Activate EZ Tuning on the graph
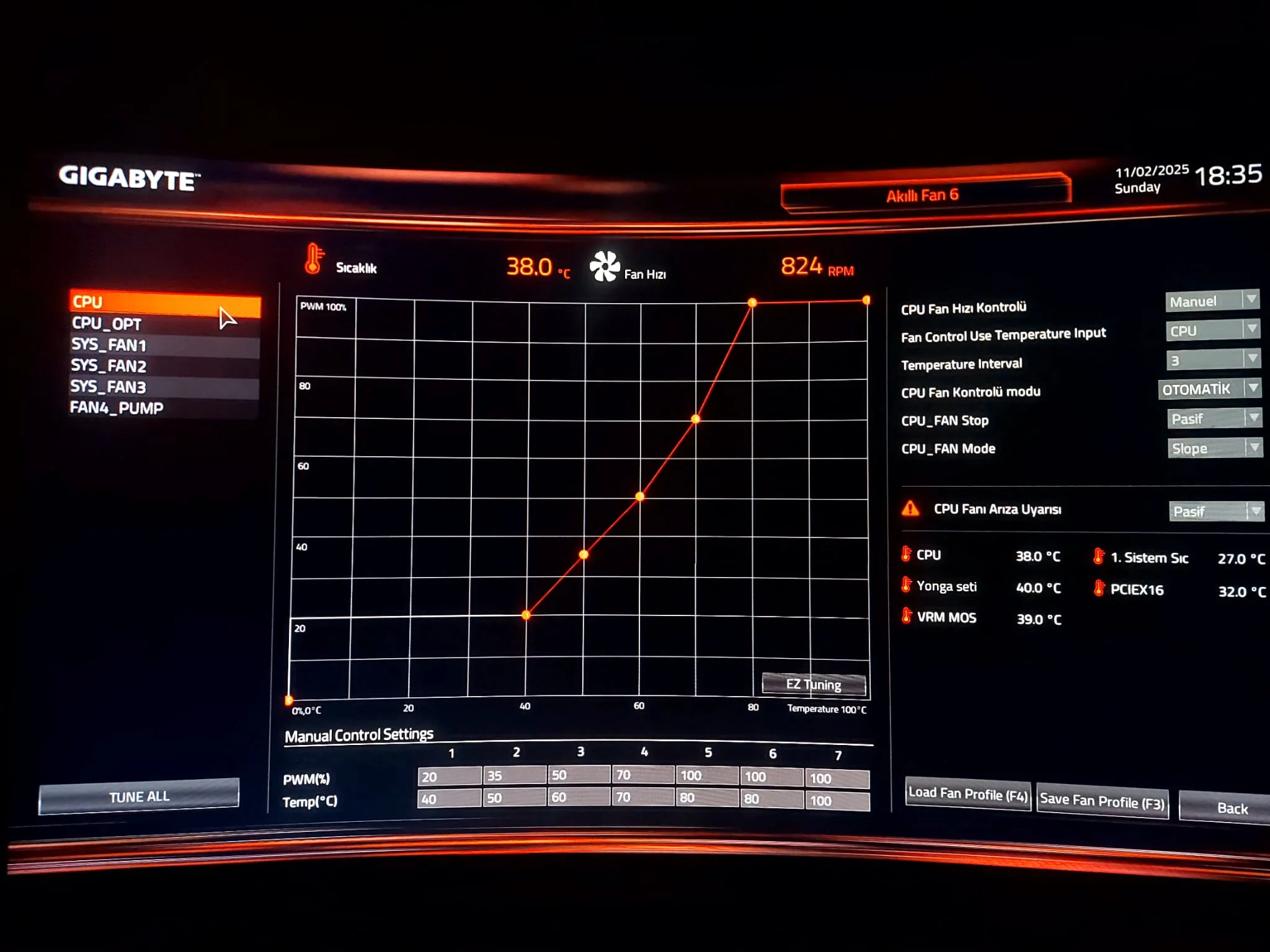This screenshot has width=1270, height=952. click(x=814, y=684)
